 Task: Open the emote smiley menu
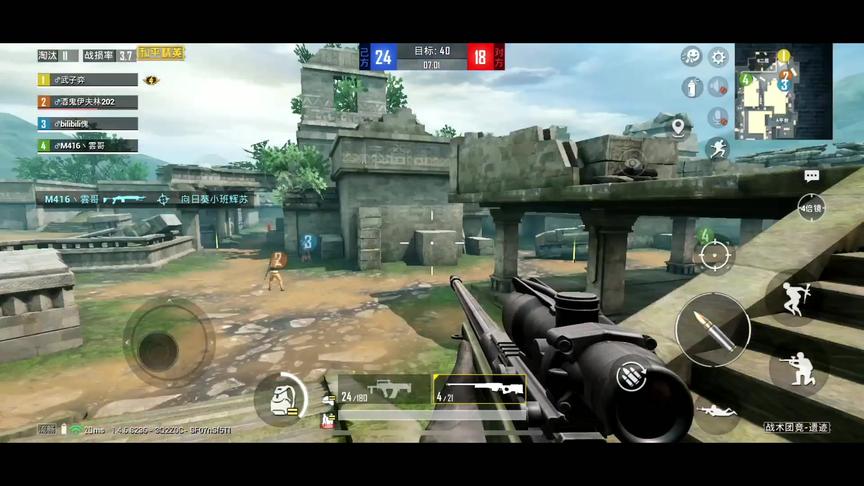point(691,57)
